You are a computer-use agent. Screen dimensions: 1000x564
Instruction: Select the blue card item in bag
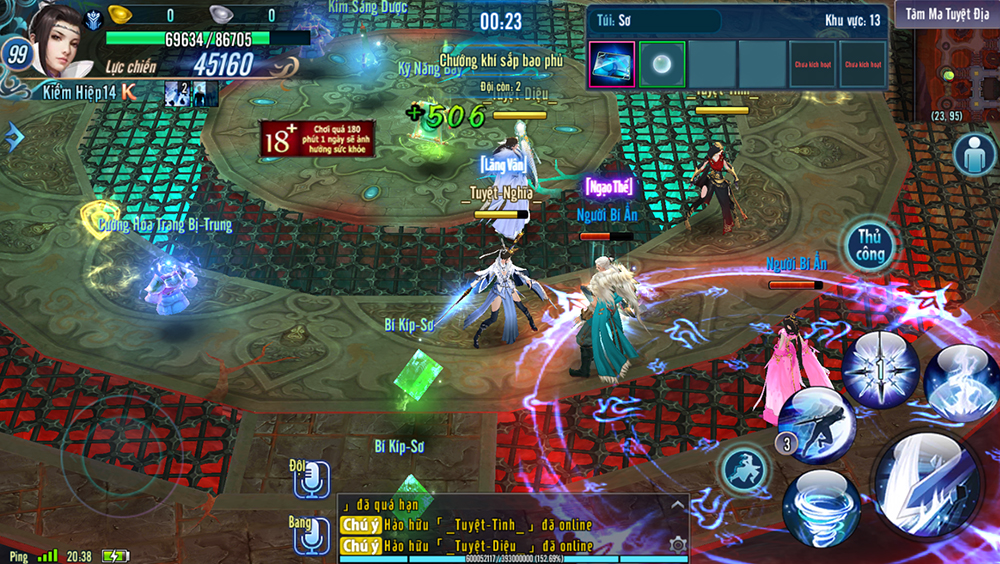click(x=611, y=64)
